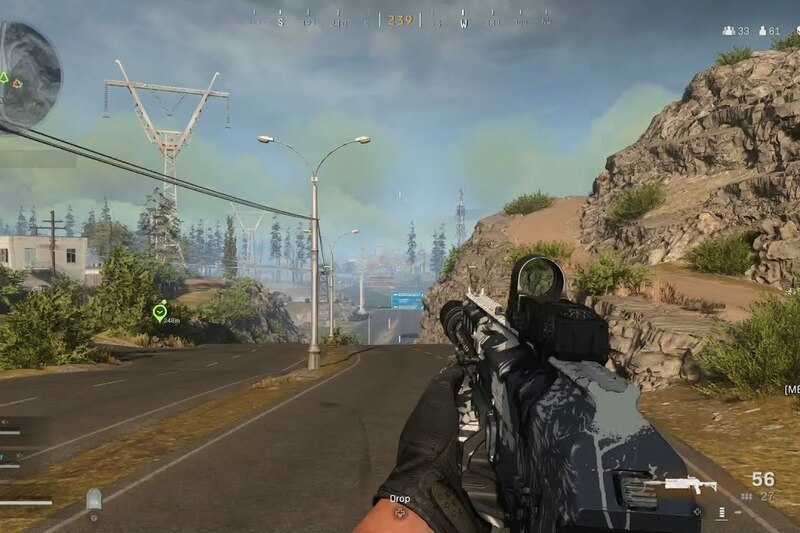Screen dimensions: 800x533
Task: Select the green ping marker at 248m
Action: (159, 313)
